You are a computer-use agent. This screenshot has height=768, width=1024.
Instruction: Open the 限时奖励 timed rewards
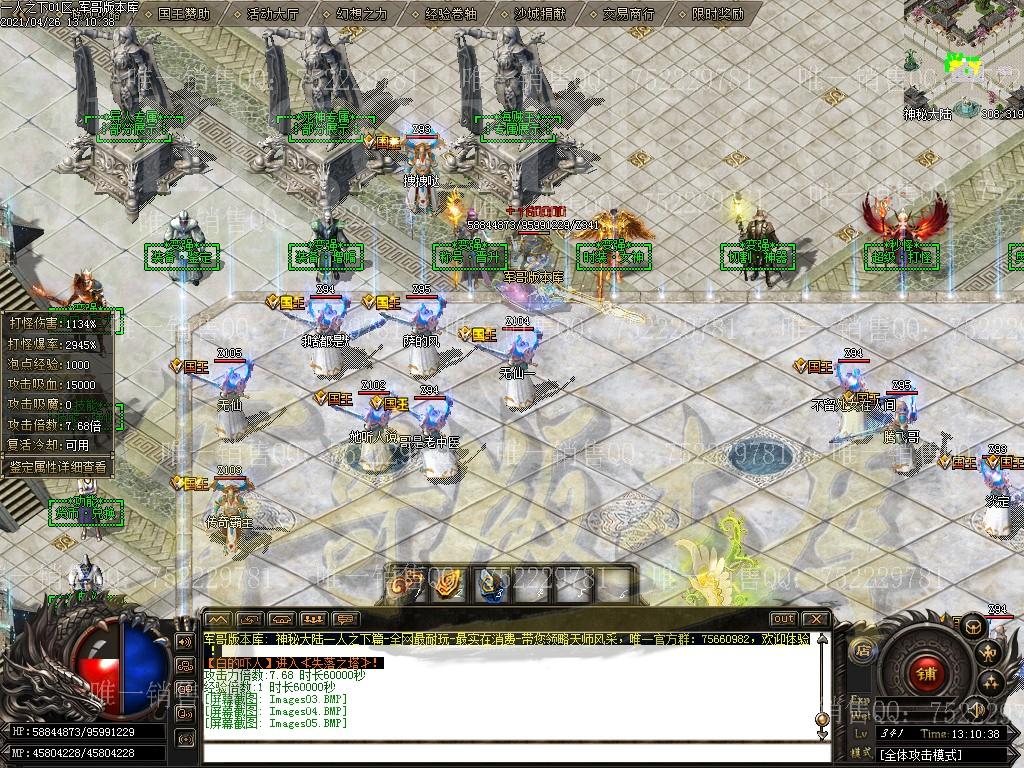[x=718, y=14]
